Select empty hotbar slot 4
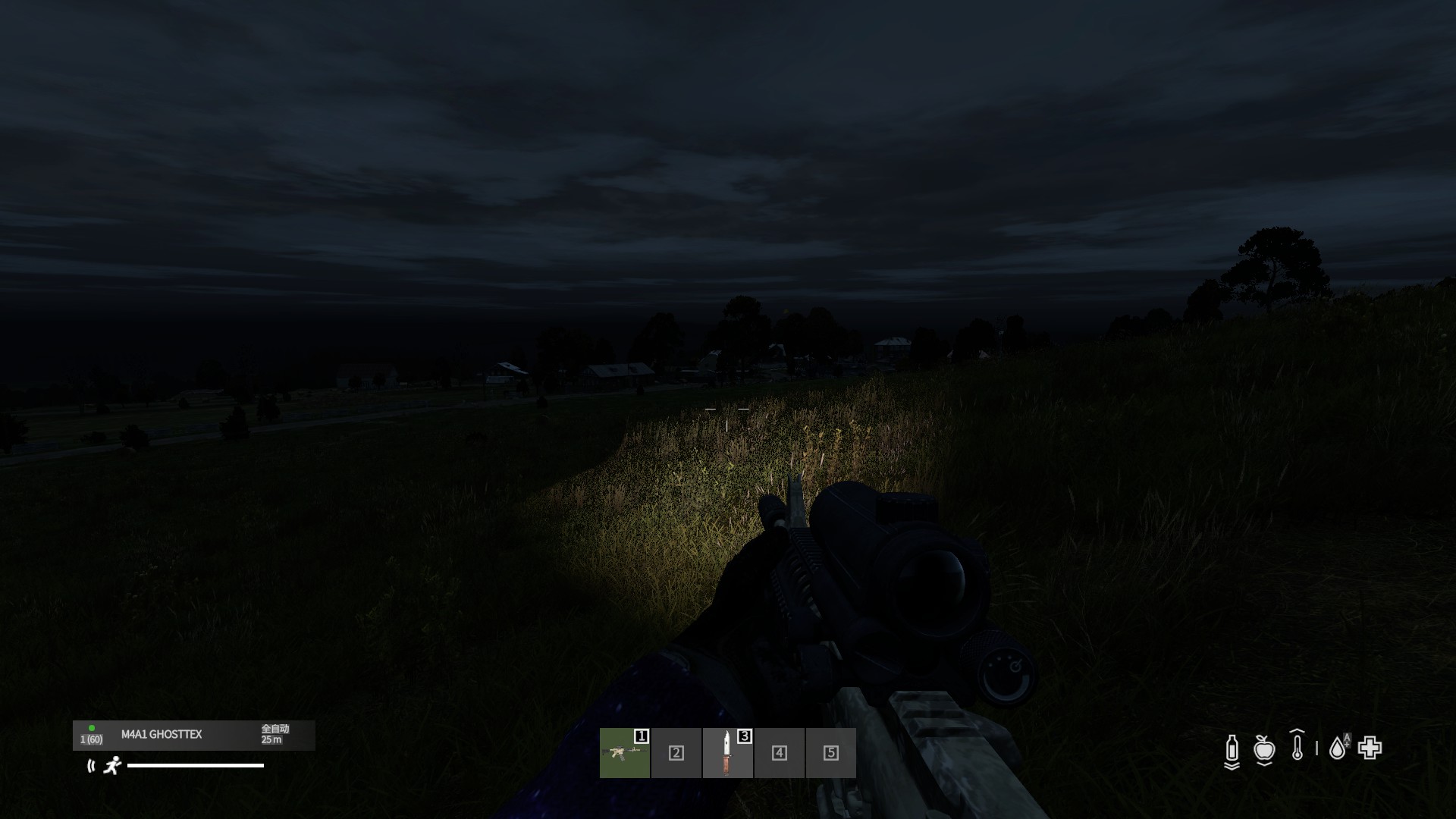Screen dimensions: 1456x819 pos(779,752)
